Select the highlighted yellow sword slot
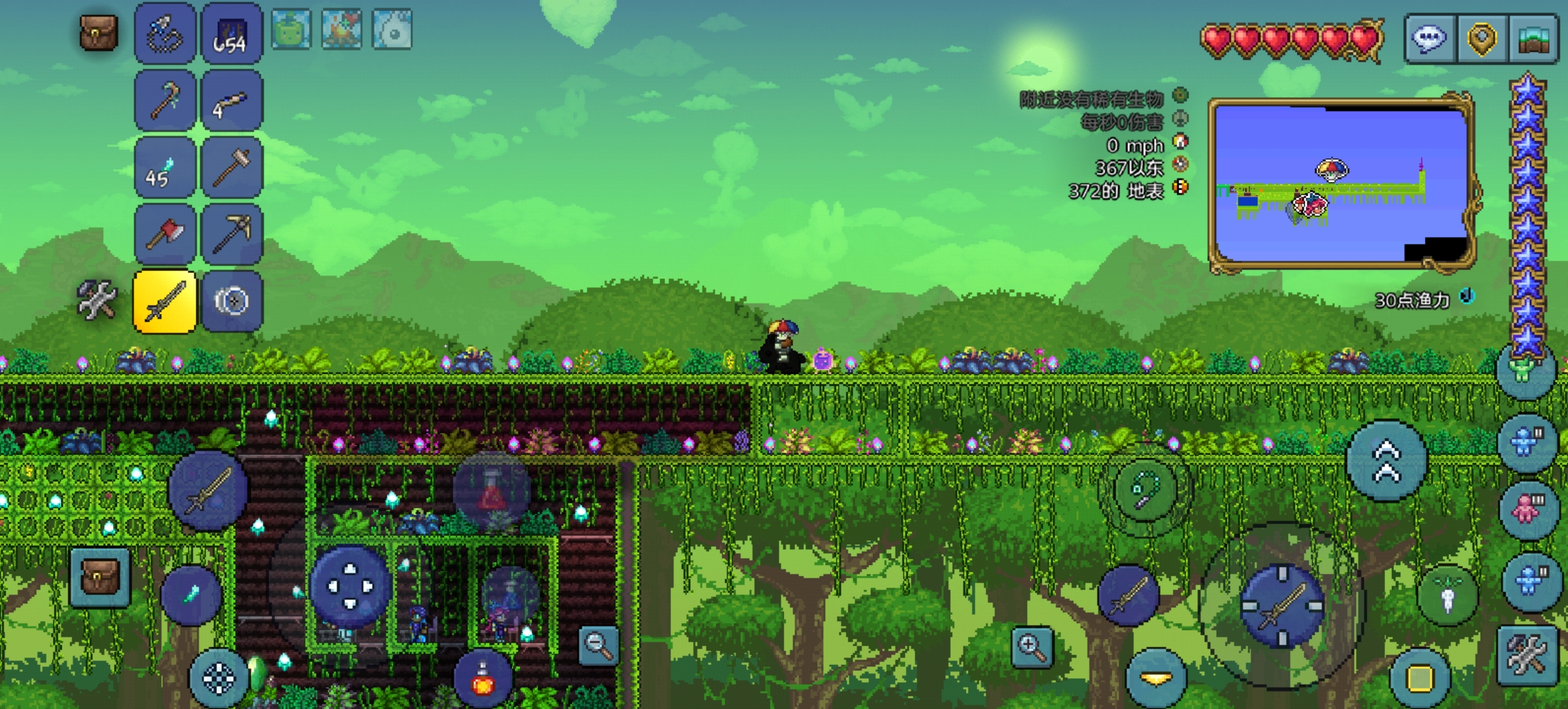Image resolution: width=1568 pixels, height=709 pixels. pyautogui.click(x=165, y=302)
